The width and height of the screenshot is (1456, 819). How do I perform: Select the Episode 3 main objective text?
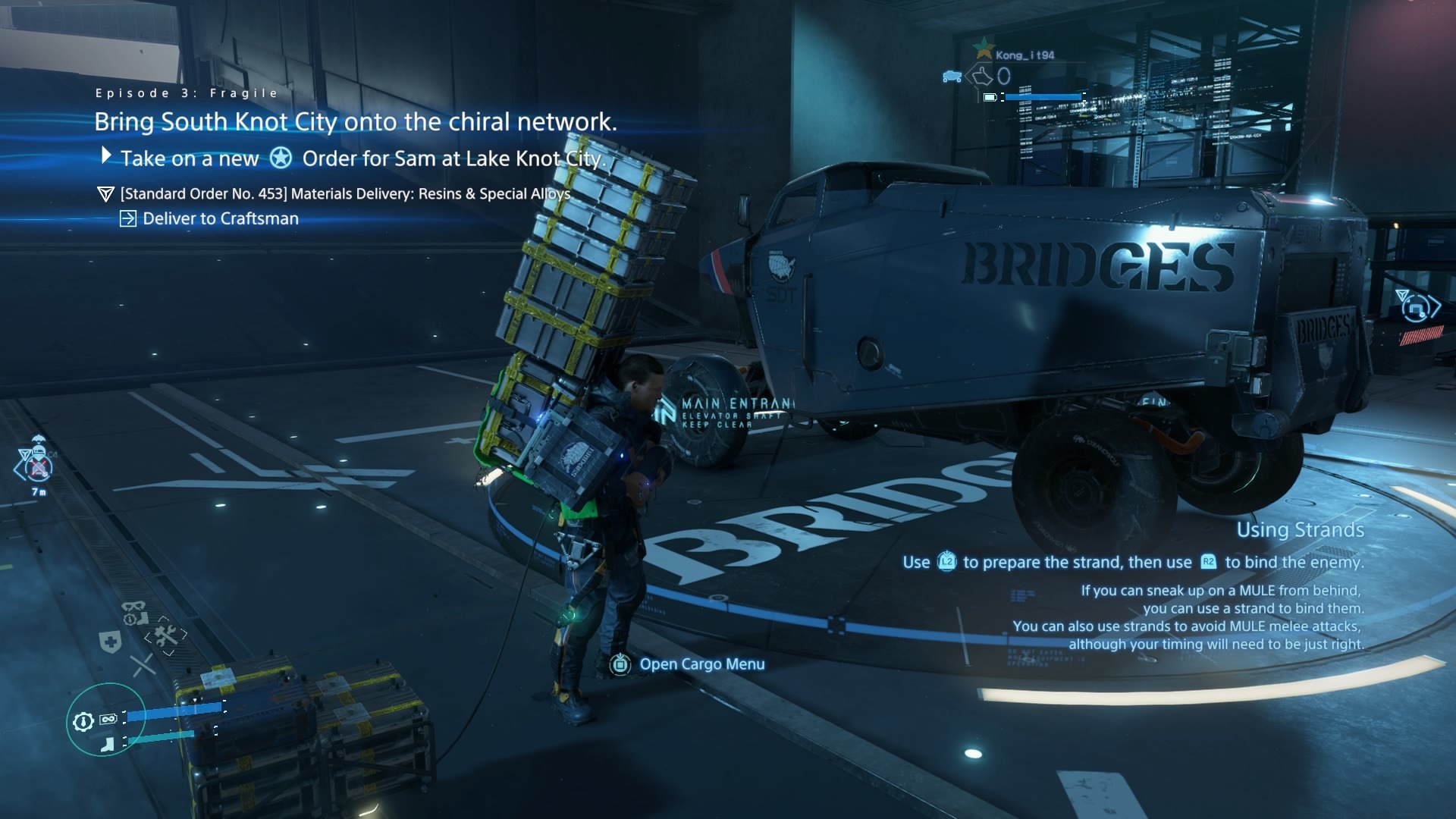point(355,122)
